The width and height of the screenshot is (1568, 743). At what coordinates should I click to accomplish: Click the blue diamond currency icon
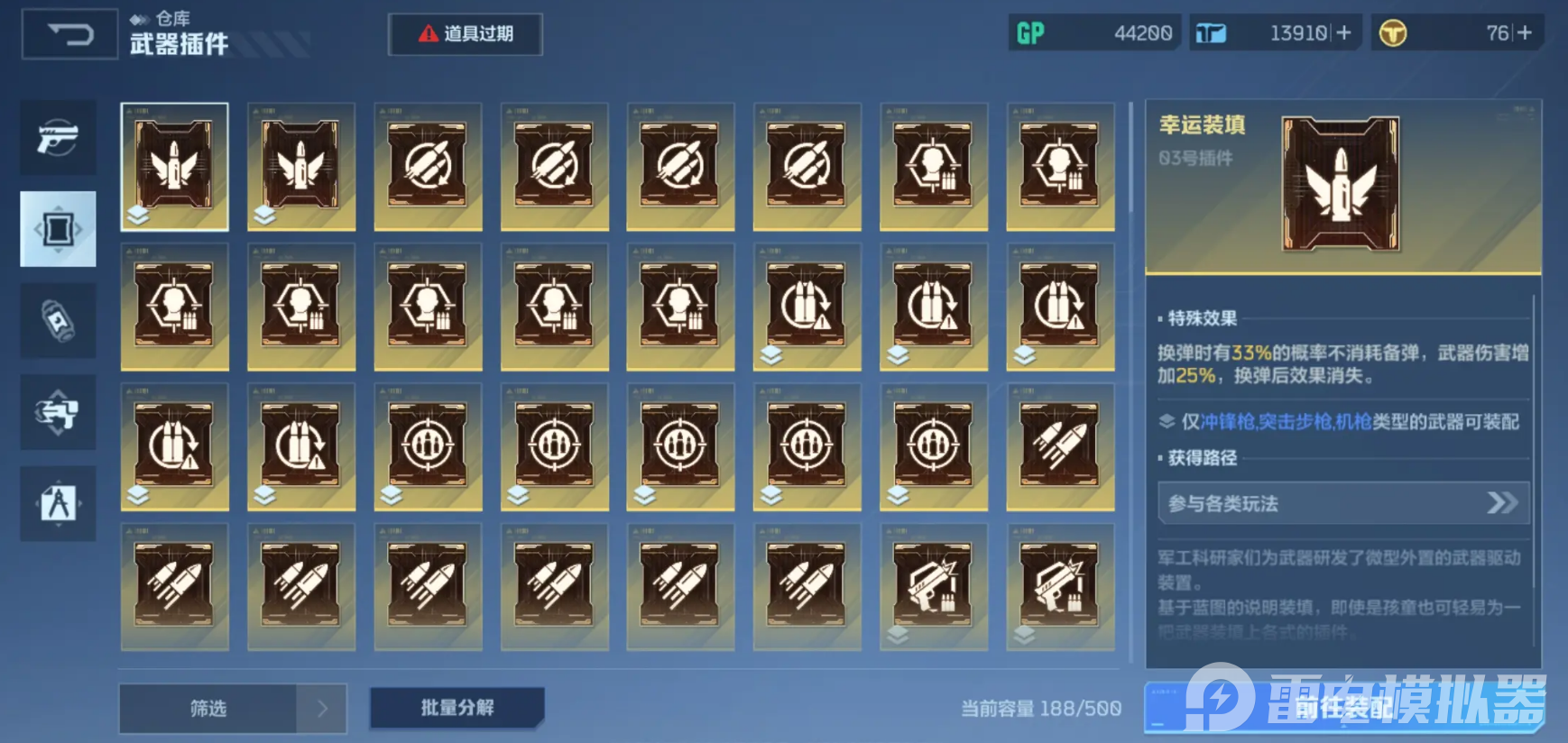coord(1209,32)
